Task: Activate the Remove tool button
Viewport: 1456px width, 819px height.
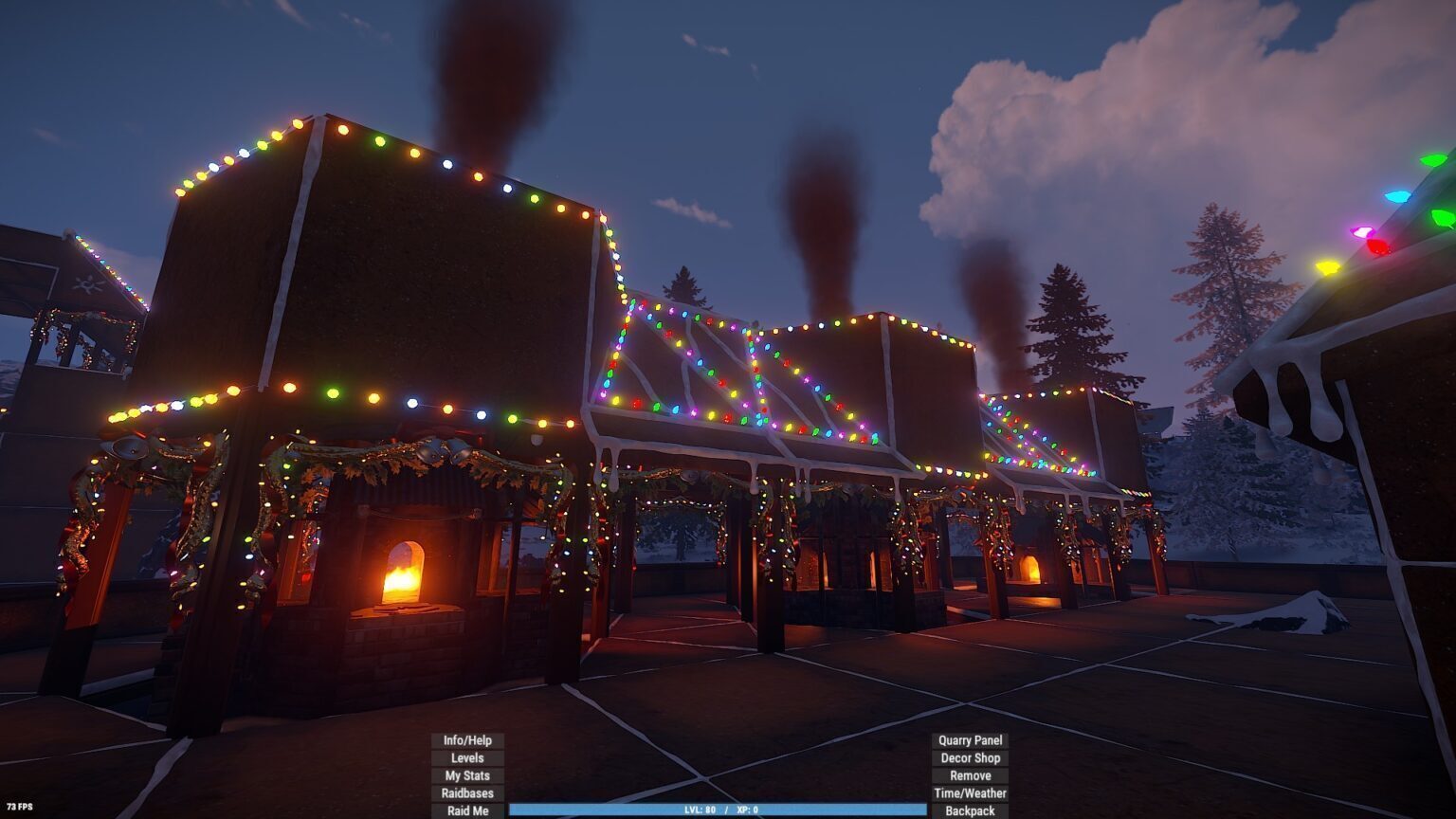Action: pyautogui.click(x=970, y=775)
